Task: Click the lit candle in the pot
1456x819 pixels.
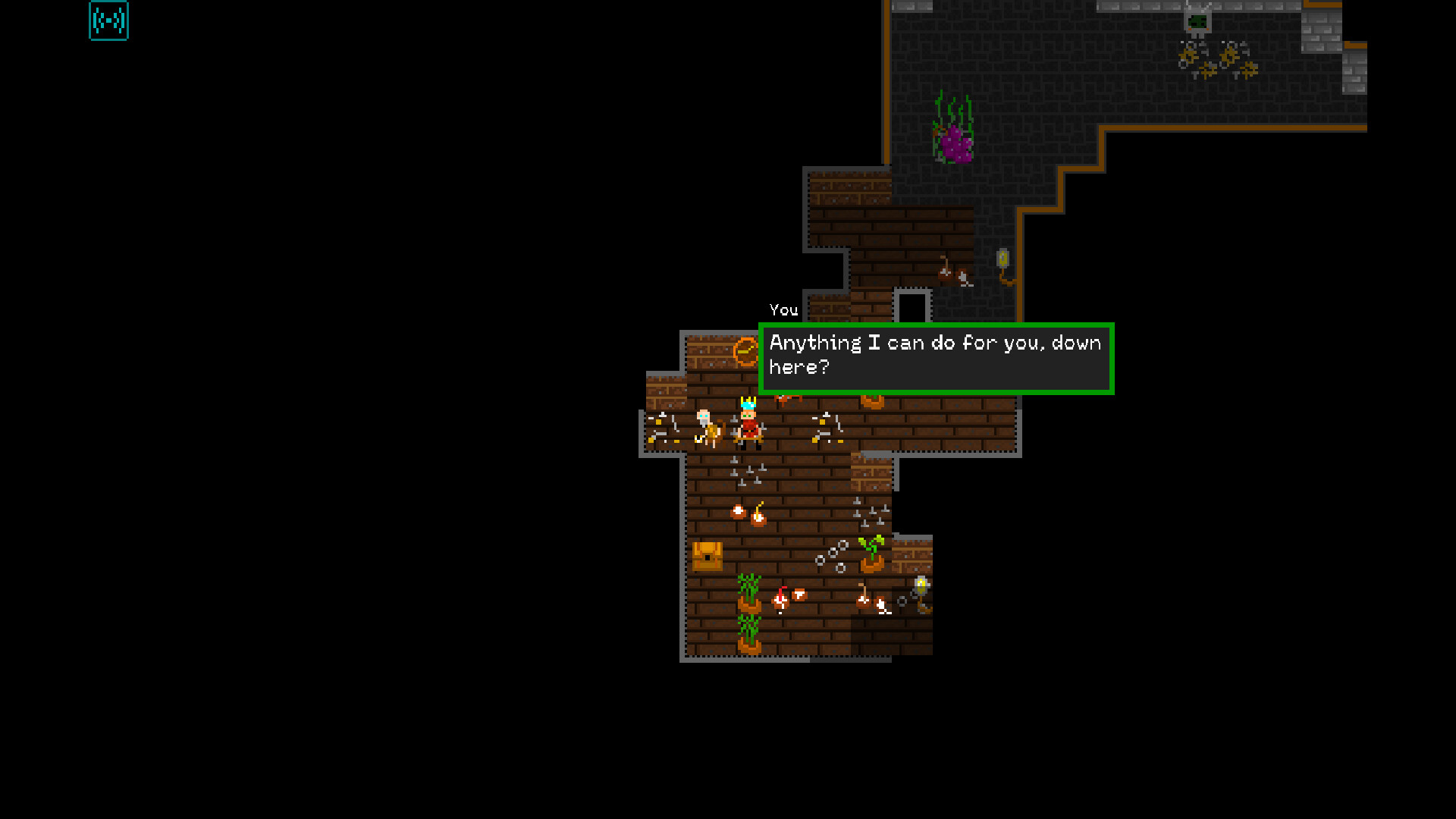Action: (758, 514)
